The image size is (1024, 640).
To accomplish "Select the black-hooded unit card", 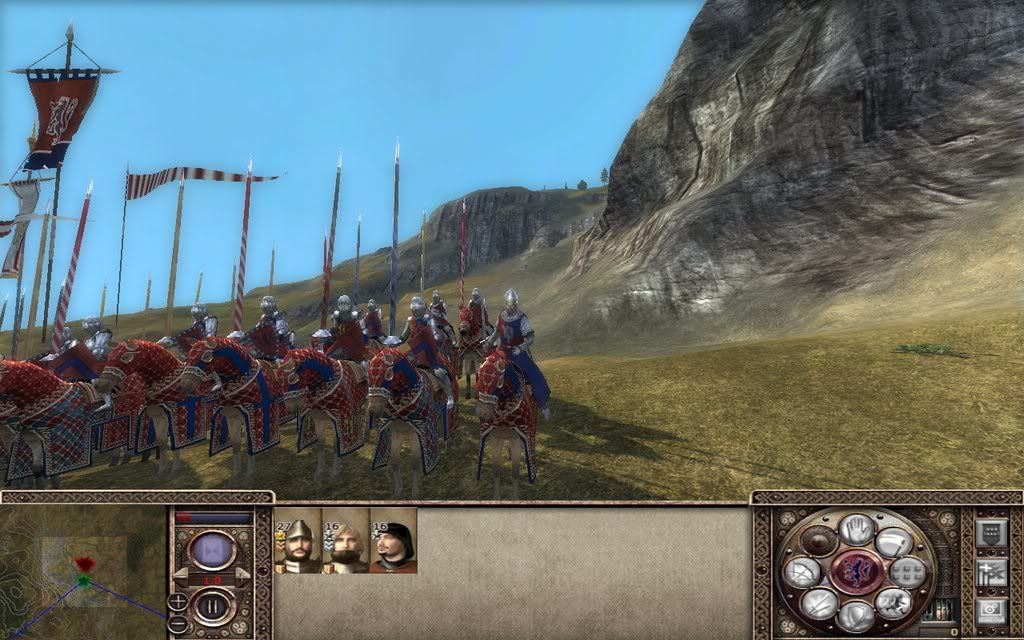I will point(393,541).
